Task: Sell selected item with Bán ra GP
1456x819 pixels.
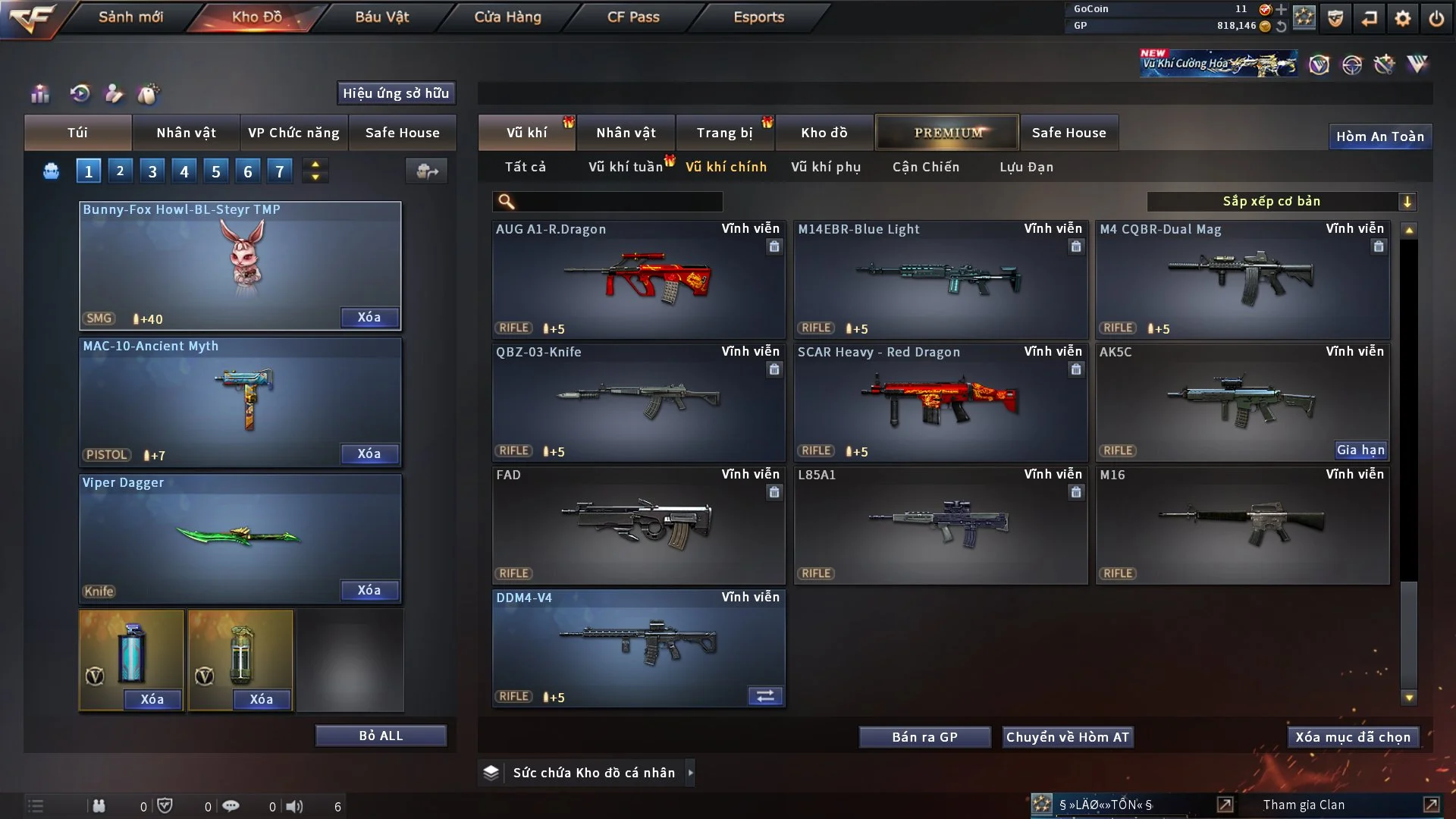Action: tap(924, 737)
